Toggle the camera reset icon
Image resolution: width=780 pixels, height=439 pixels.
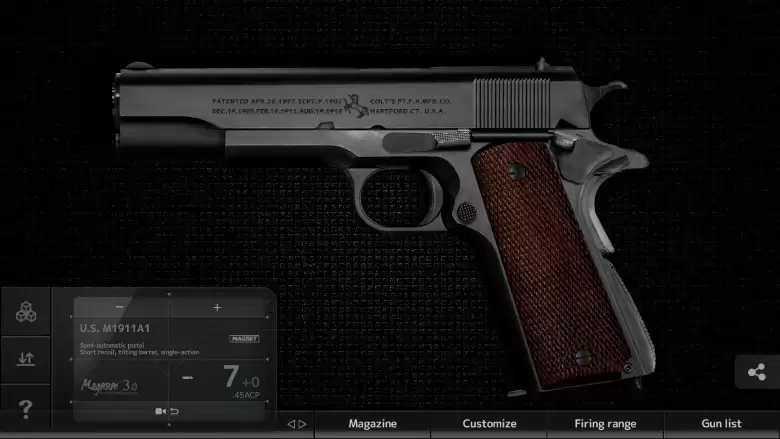(x=166, y=411)
